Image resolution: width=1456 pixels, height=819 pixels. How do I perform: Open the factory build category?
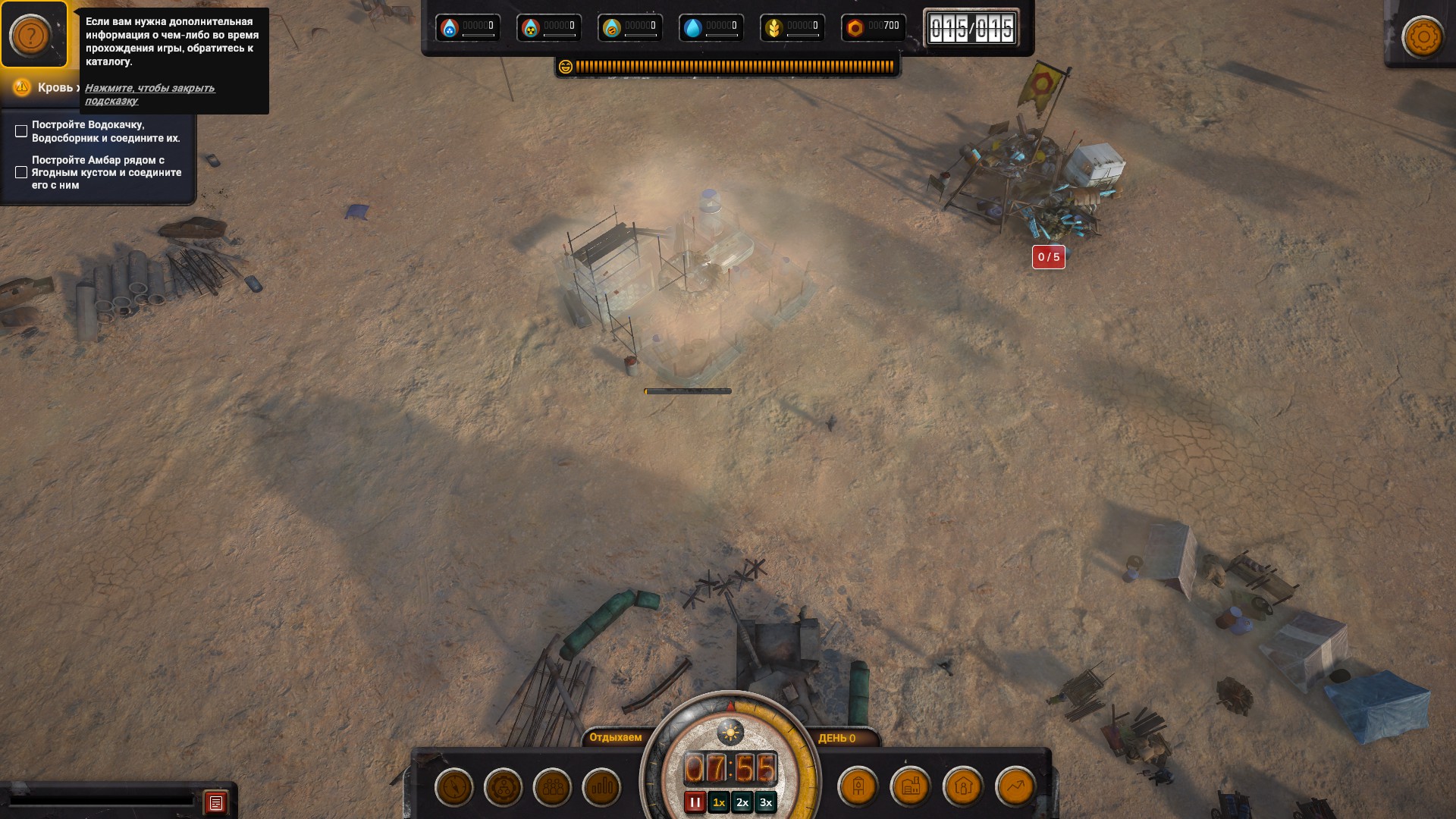pos(911,787)
